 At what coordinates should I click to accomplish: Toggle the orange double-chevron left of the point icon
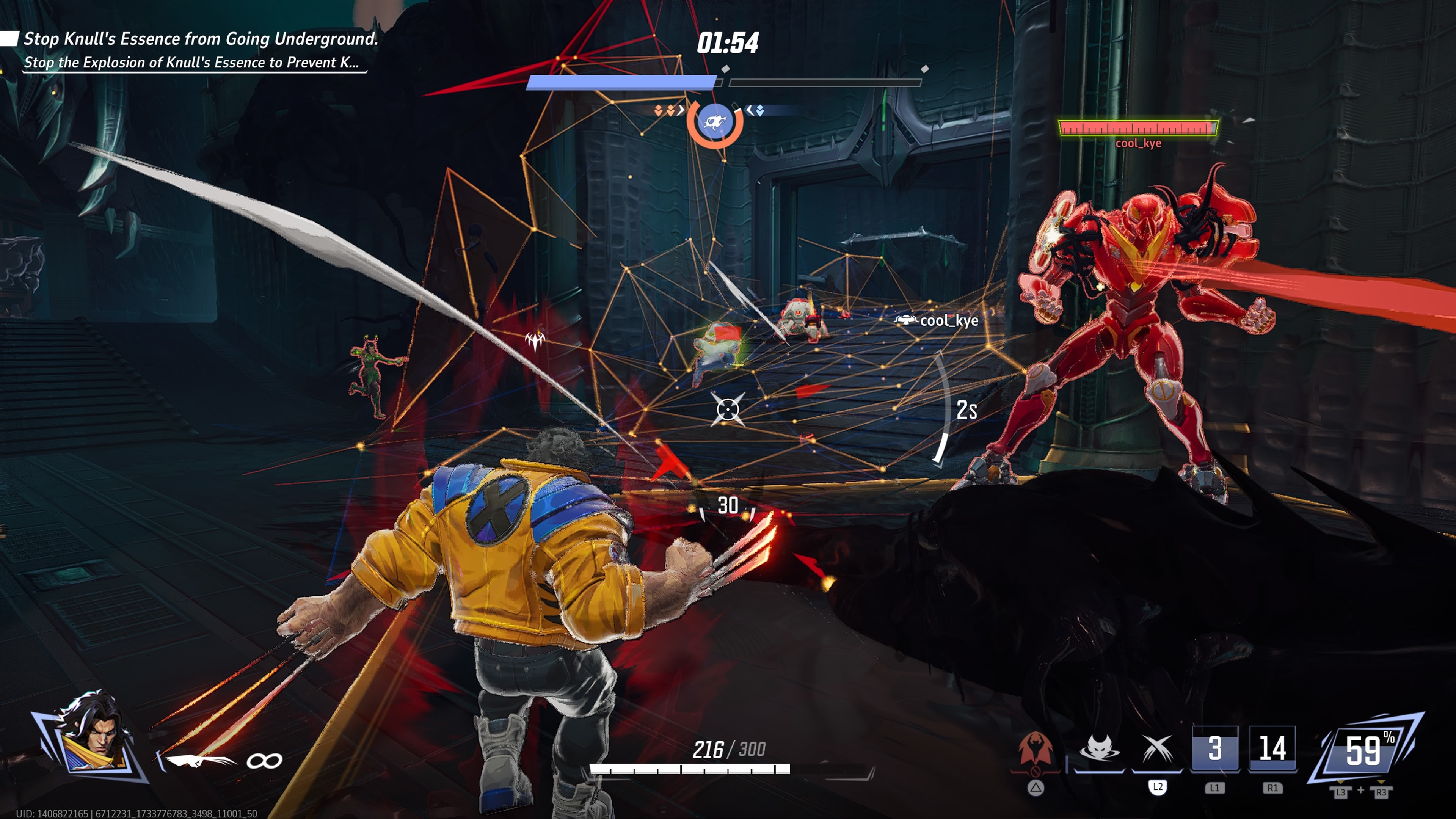click(x=664, y=111)
